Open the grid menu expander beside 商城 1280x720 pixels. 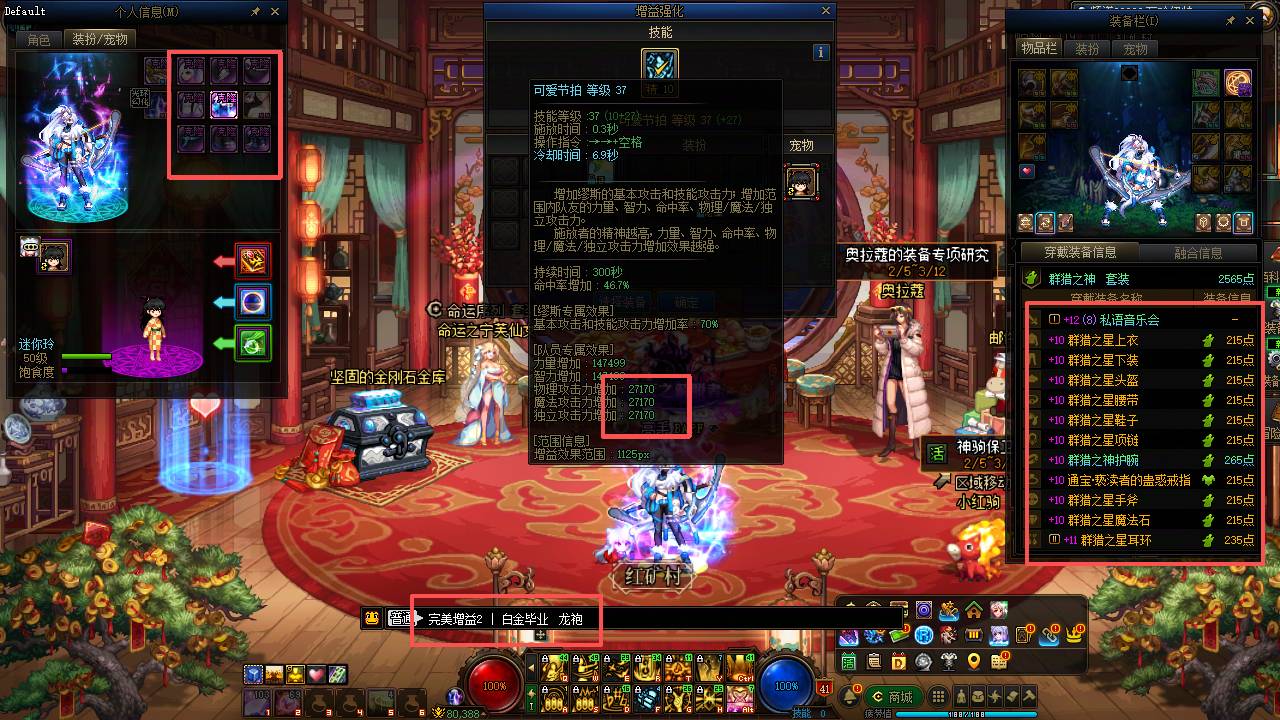[x=937, y=695]
